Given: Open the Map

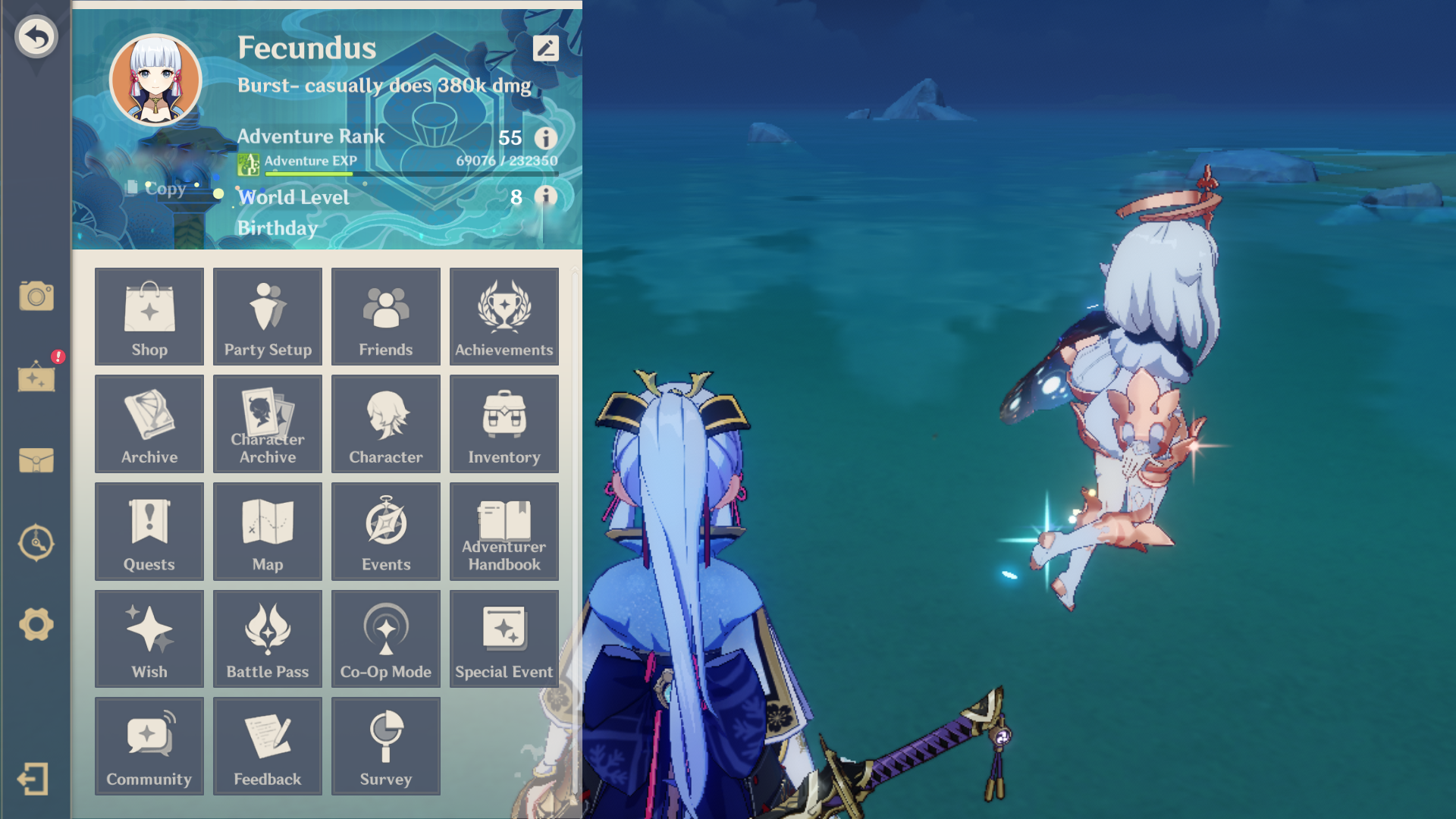Looking at the screenshot, I should [x=267, y=531].
